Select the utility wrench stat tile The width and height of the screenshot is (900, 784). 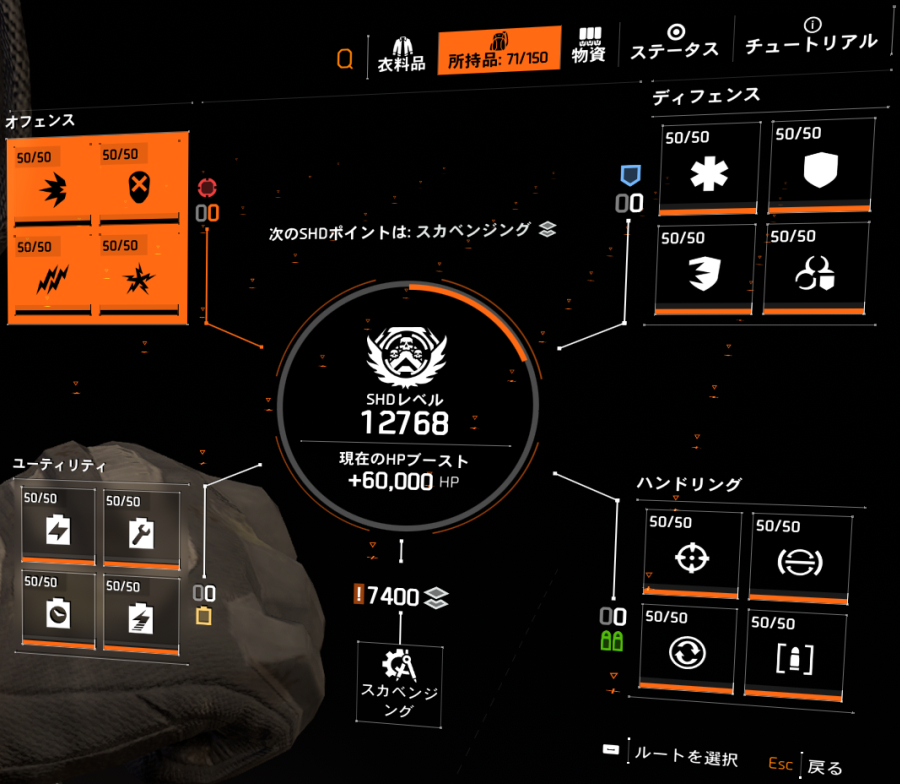pos(141,524)
